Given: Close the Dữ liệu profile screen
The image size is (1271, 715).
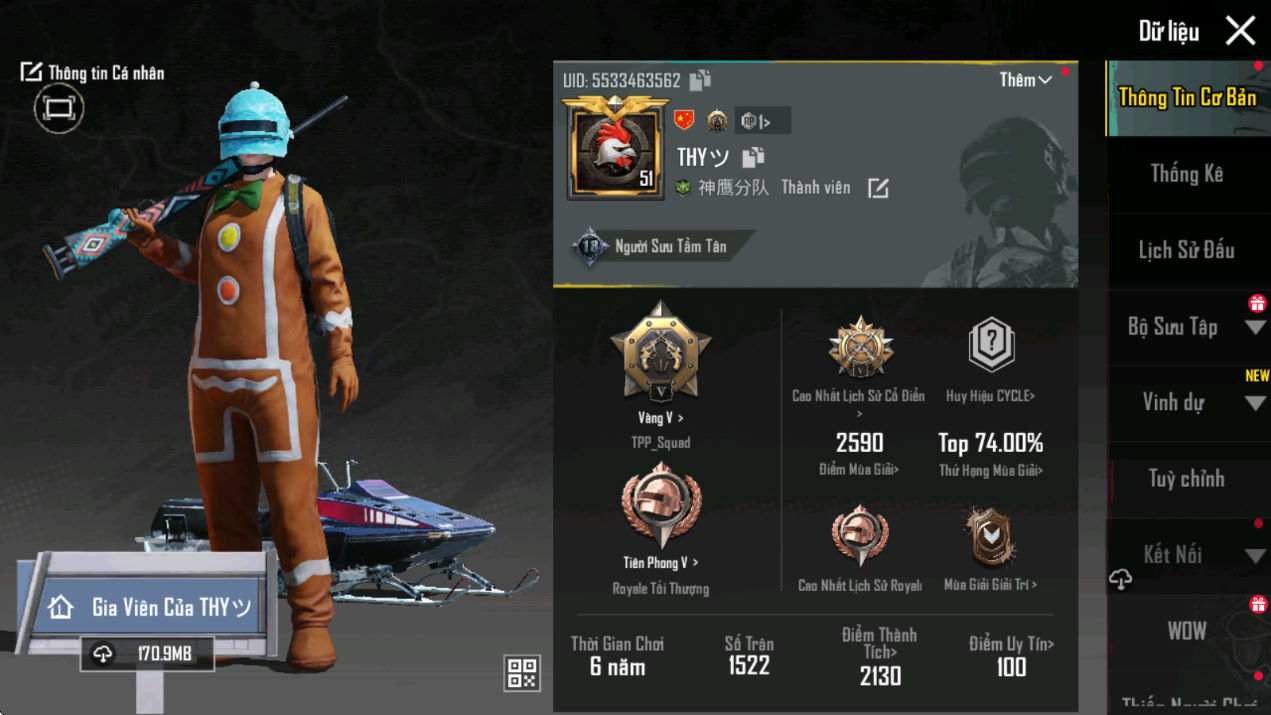Looking at the screenshot, I should [1240, 31].
